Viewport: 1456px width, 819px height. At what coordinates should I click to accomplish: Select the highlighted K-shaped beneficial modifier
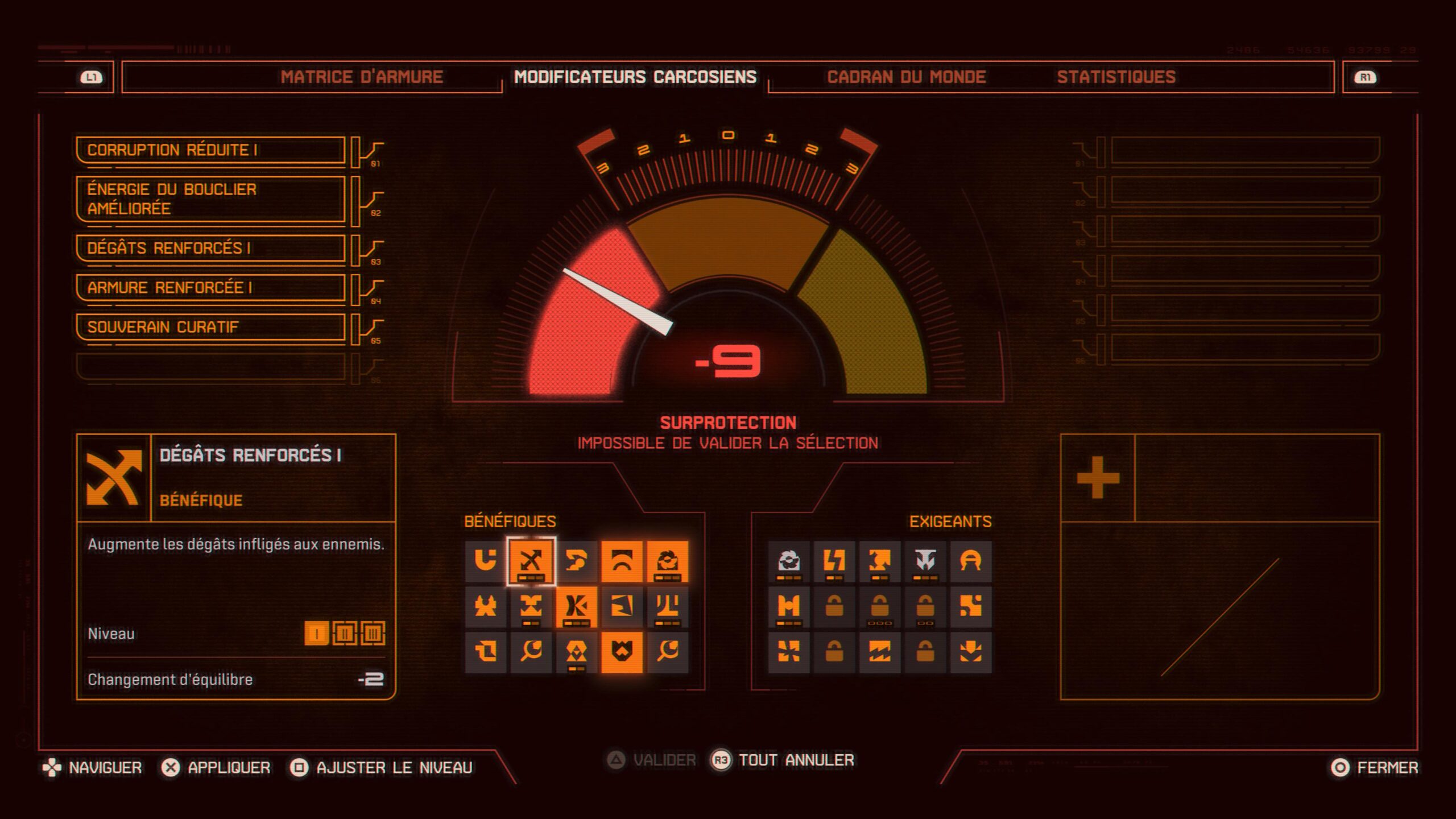576,607
